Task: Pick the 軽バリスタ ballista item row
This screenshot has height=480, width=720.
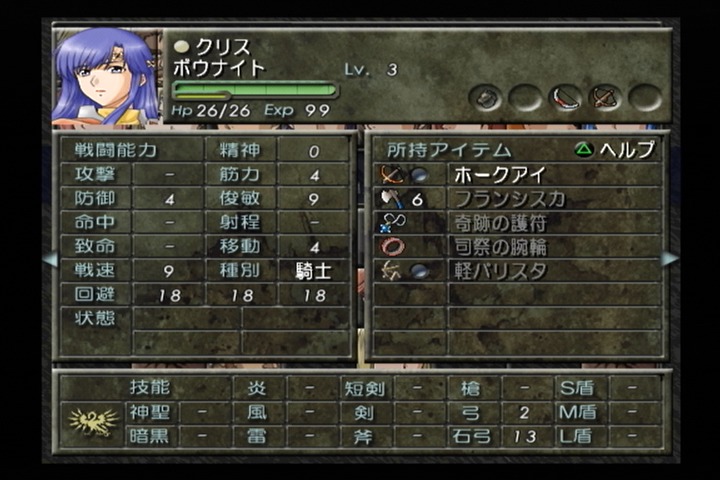Action: click(x=502, y=270)
